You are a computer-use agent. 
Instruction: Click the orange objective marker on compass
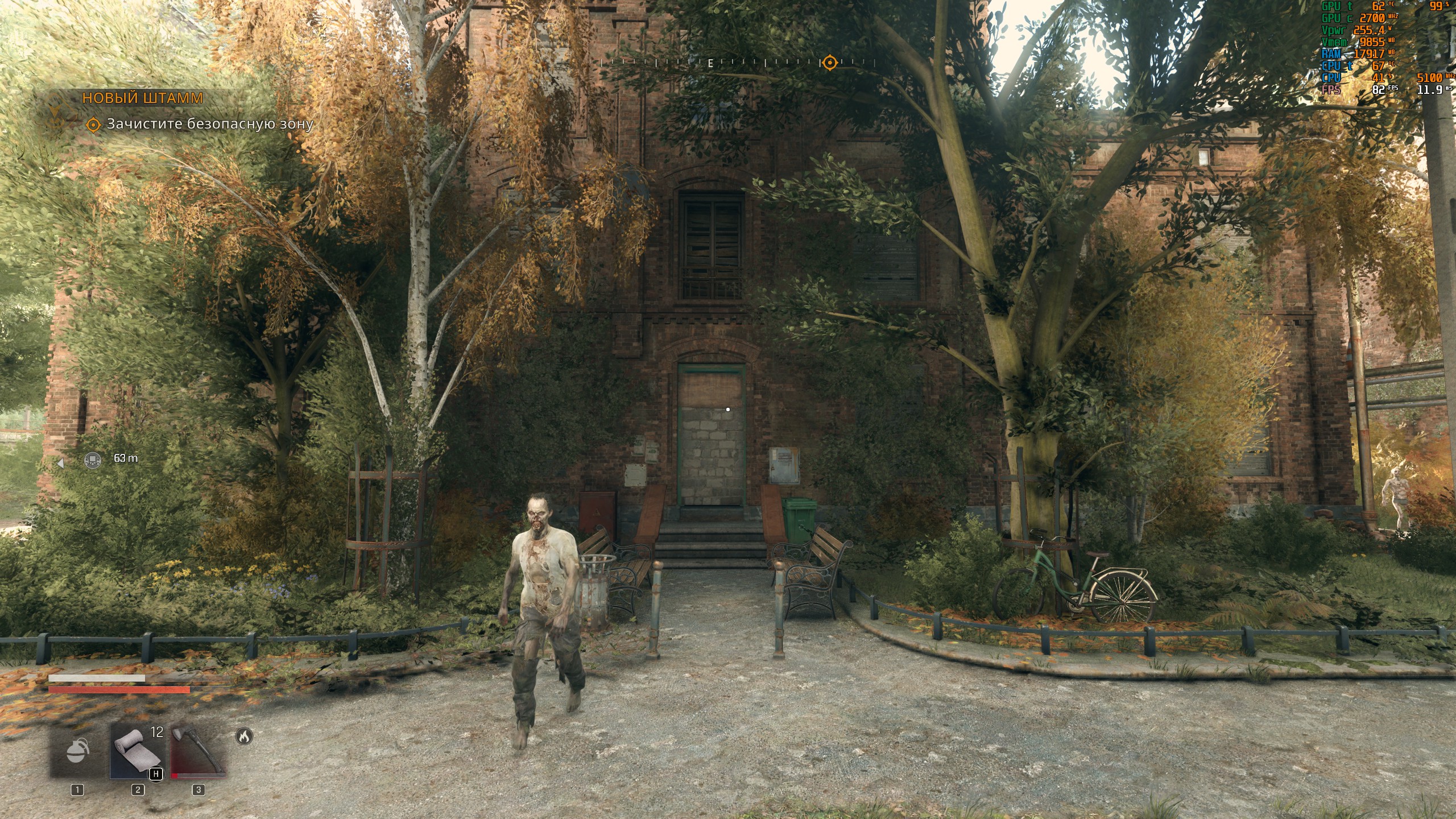[x=830, y=62]
